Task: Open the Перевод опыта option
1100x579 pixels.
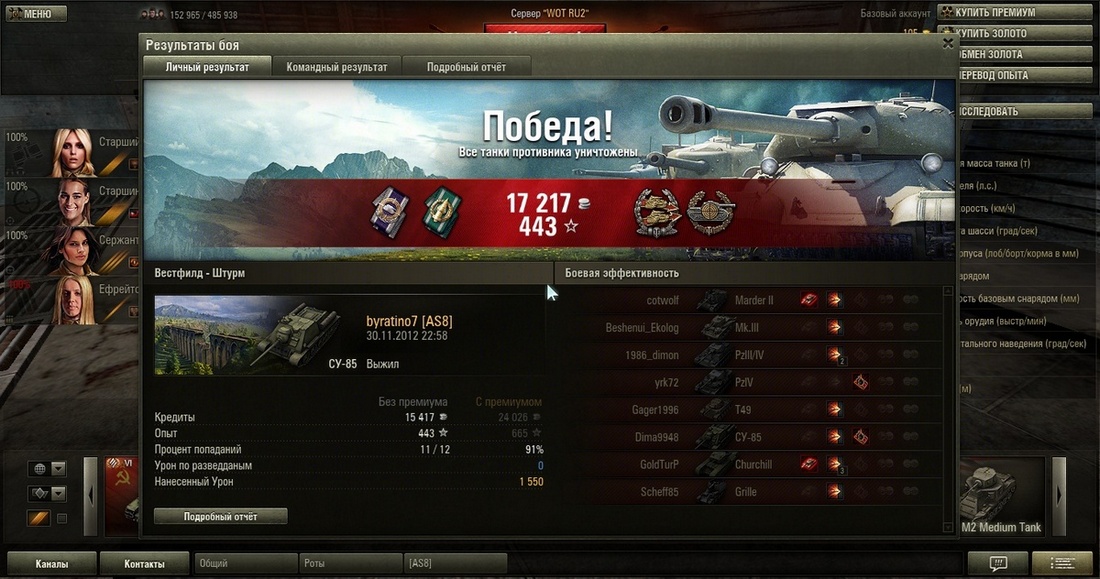Action: click(1017, 75)
